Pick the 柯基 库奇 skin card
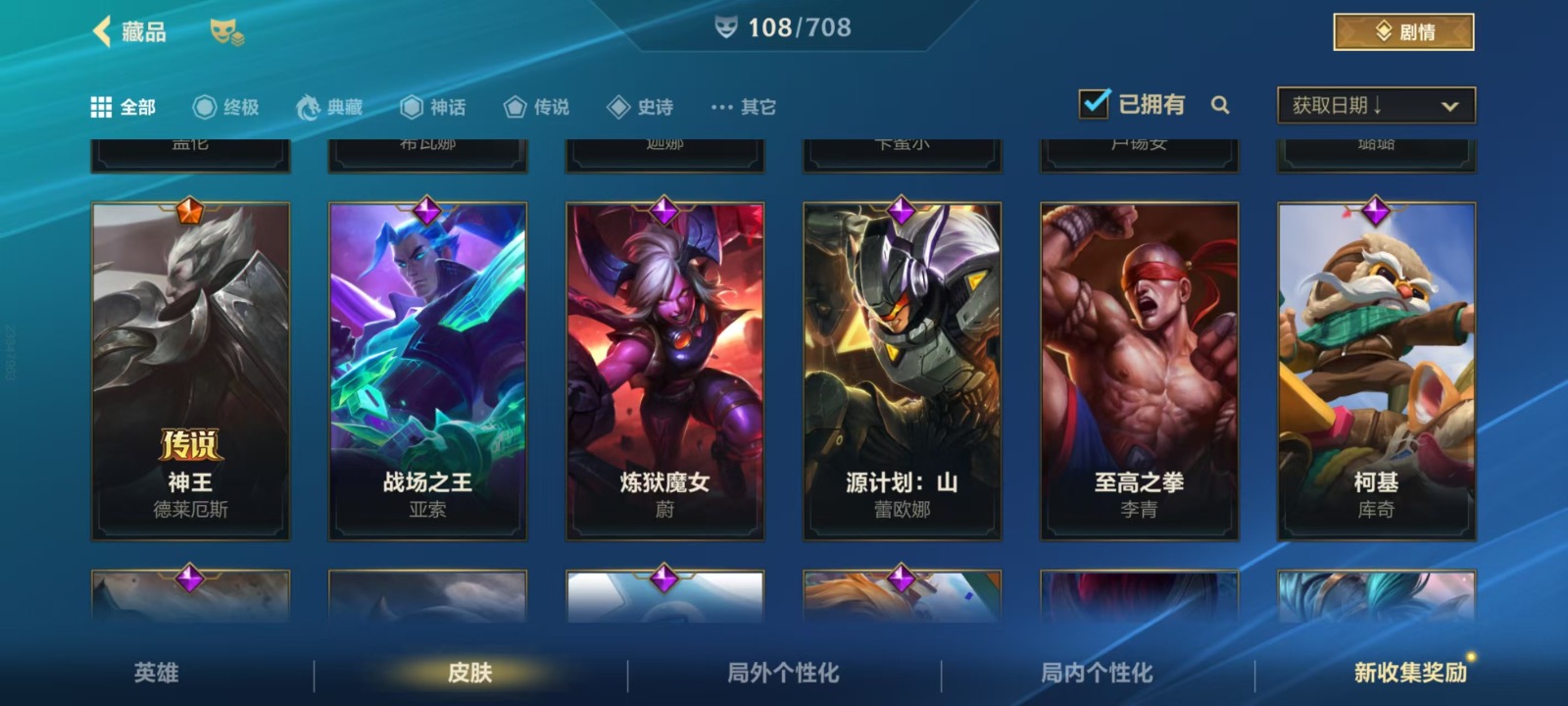 click(x=1376, y=371)
